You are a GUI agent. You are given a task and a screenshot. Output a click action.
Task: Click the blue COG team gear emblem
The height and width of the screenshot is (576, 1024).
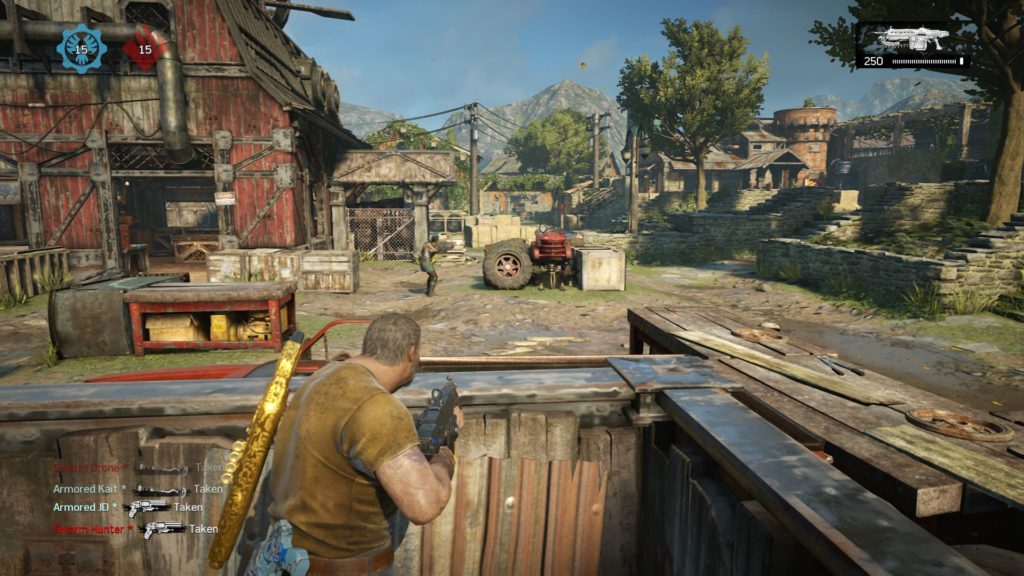(x=82, y=48)
